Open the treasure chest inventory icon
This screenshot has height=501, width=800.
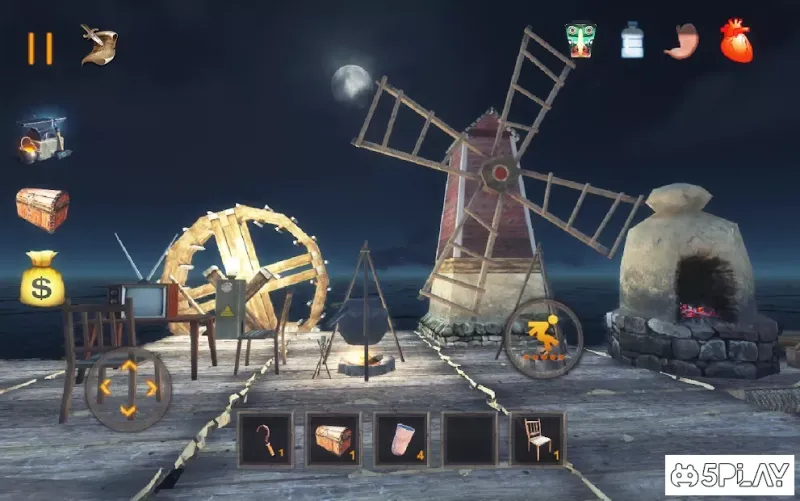(42, 209)
